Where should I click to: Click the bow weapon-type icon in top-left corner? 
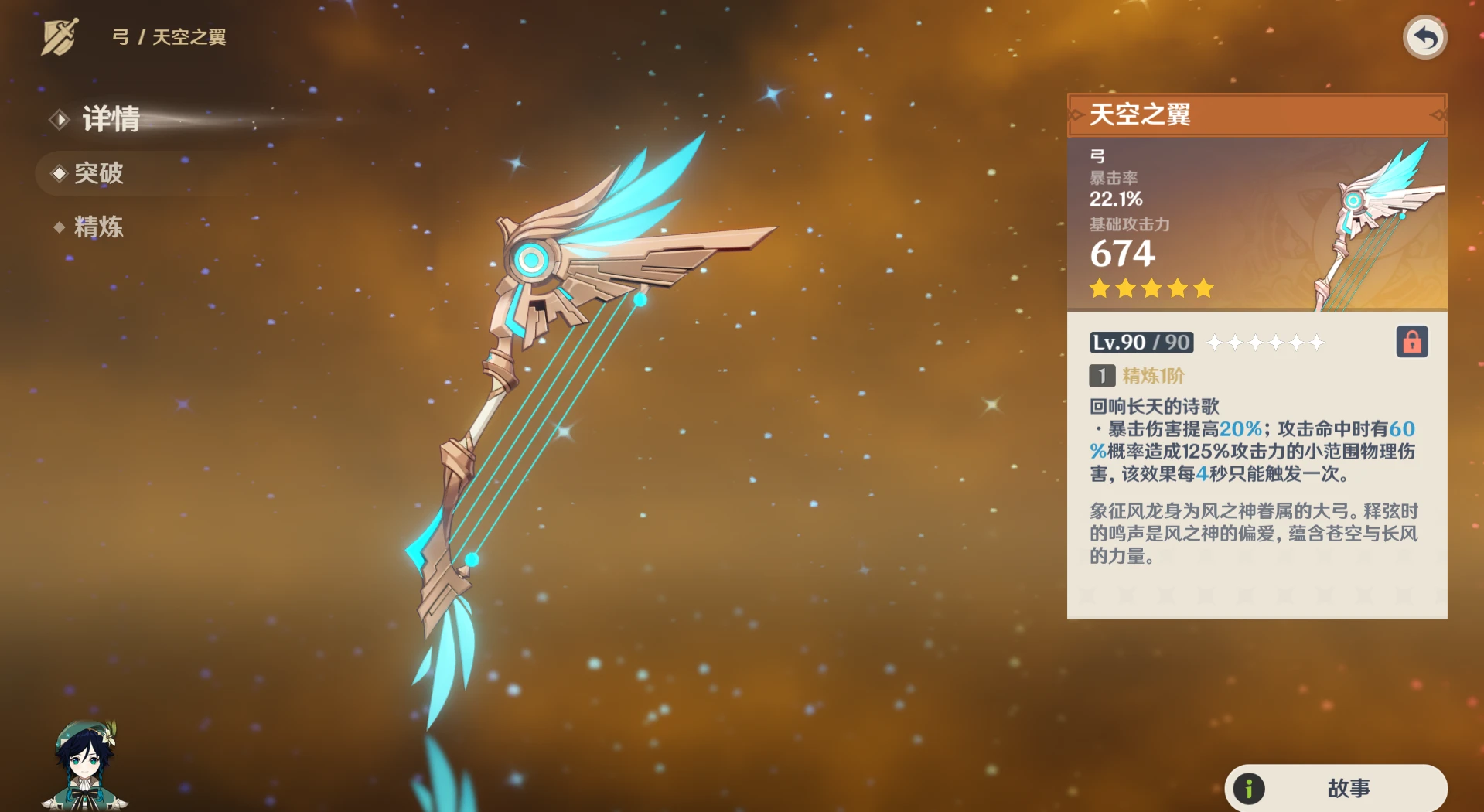tap(61, 35)
